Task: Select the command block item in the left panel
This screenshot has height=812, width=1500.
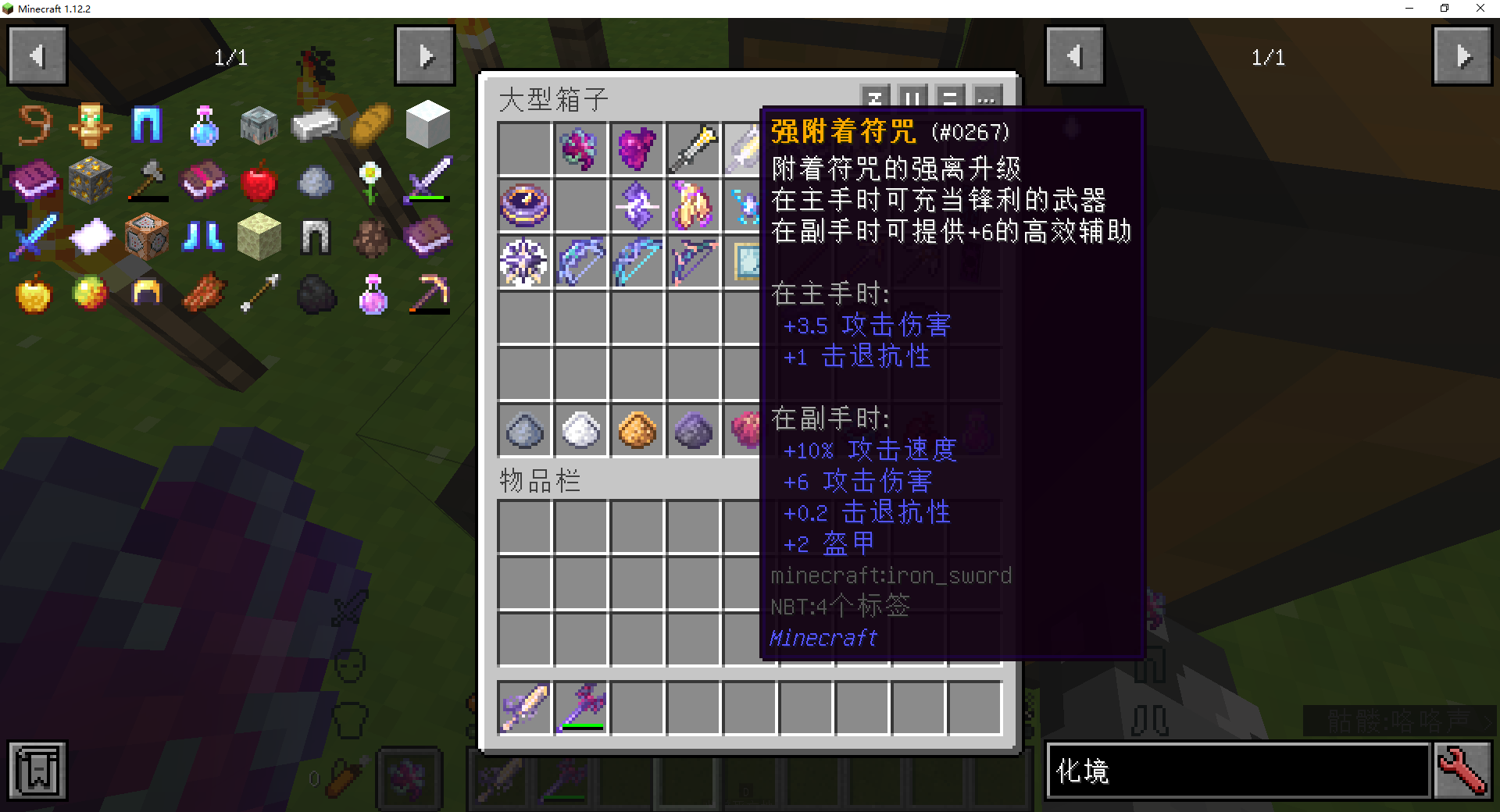Action: [x=147, y=237]
